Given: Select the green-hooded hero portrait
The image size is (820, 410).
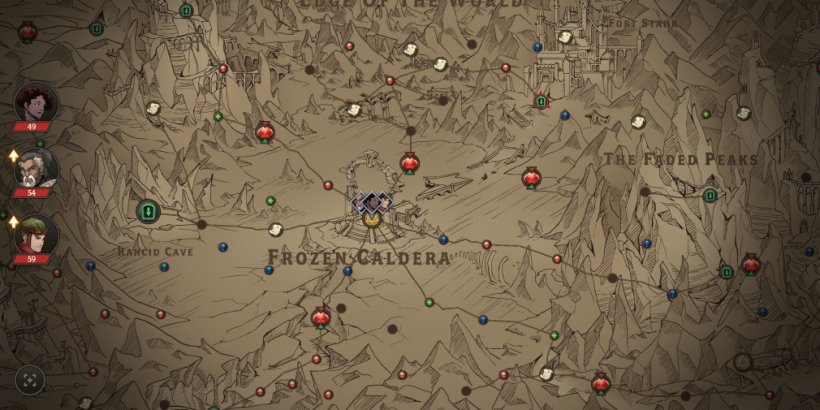Looking at the screenshot, I should 36,236.
